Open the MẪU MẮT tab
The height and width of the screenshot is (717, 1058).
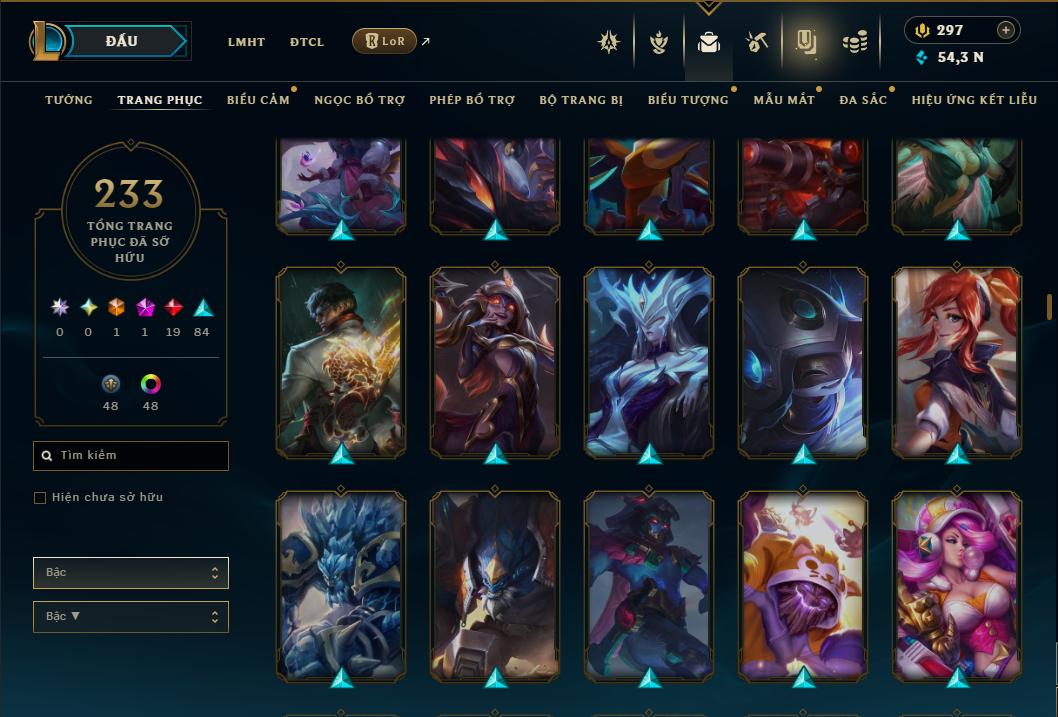click(x=784, y=100)
